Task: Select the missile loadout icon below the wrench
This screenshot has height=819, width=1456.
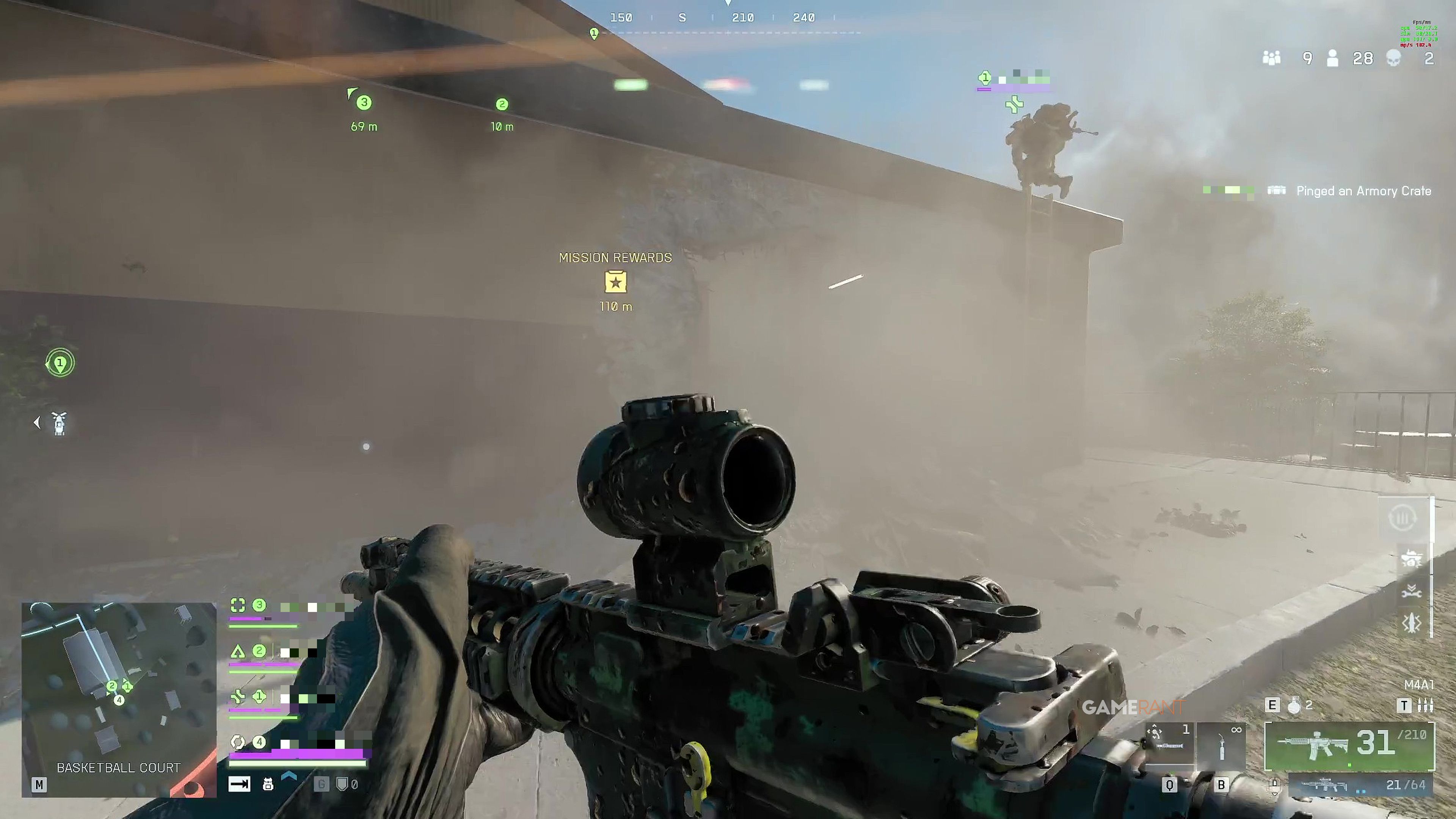Action: point(1411,623)
